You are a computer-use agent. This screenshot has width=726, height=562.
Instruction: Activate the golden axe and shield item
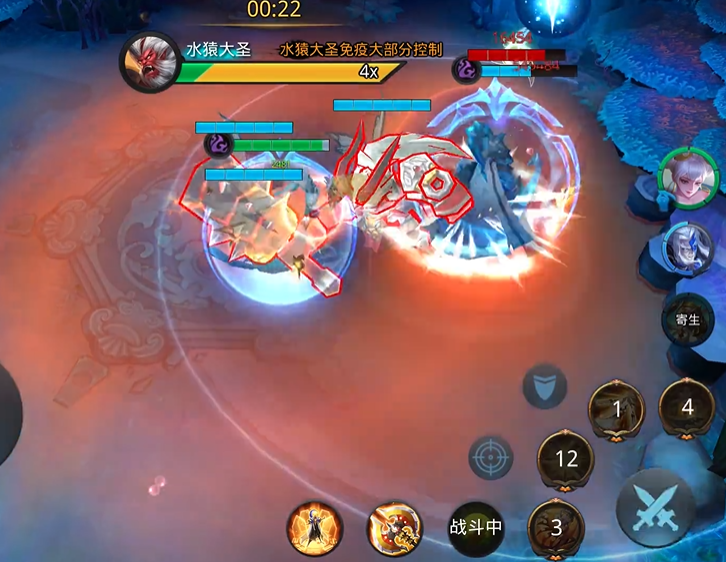(x=393, y=528)
